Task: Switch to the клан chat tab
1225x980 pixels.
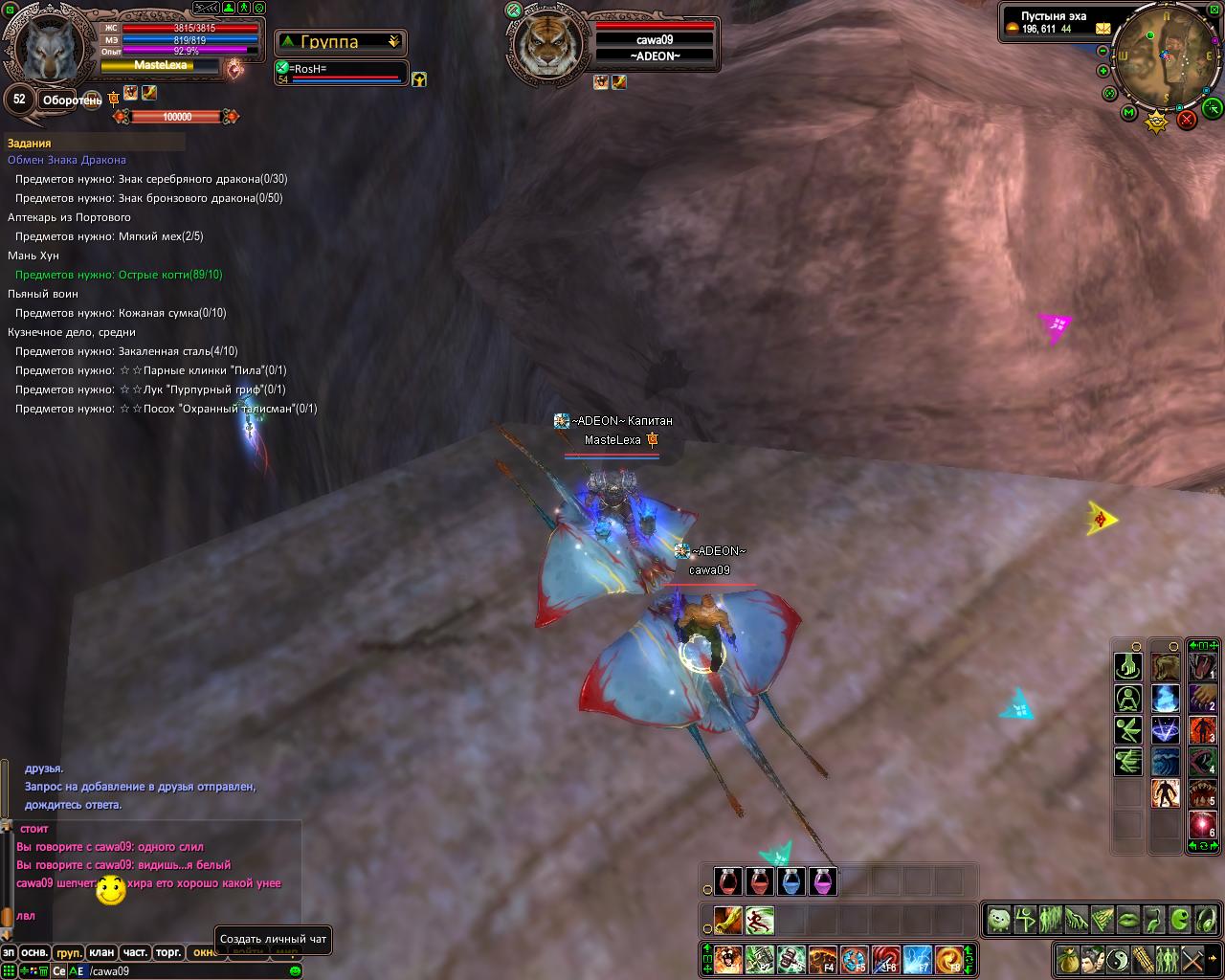Action: [x=101, y=952]
